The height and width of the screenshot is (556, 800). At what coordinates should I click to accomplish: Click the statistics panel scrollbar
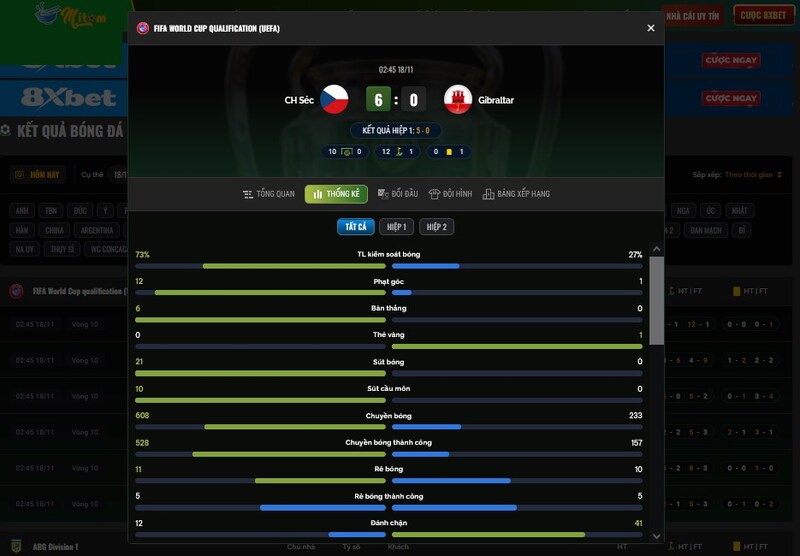pyautogui.click(x=656, y=300)
